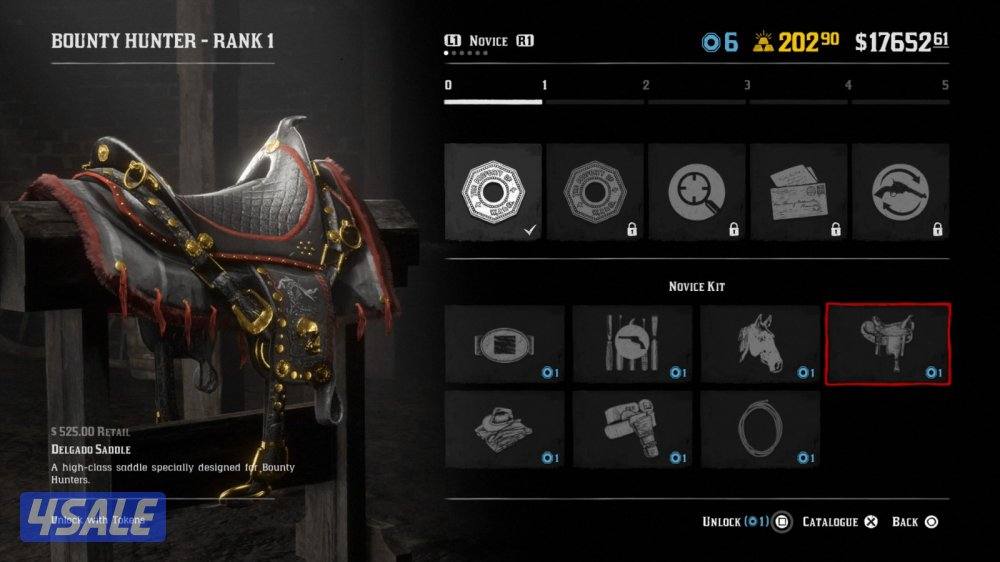Select the horse head kit item
The width and height of the screenshot is (1000, 562).
[760, 345]
